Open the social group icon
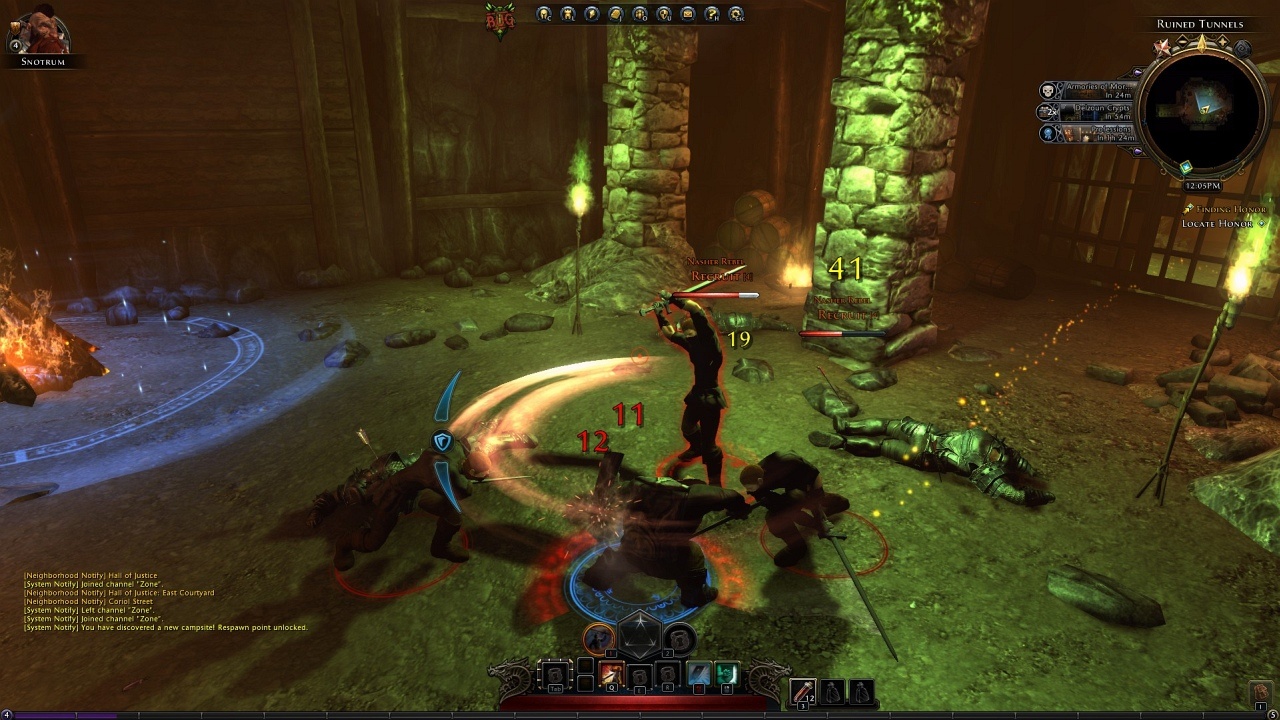This screenshot has width=1280, height=720. (x=640, y=14)
